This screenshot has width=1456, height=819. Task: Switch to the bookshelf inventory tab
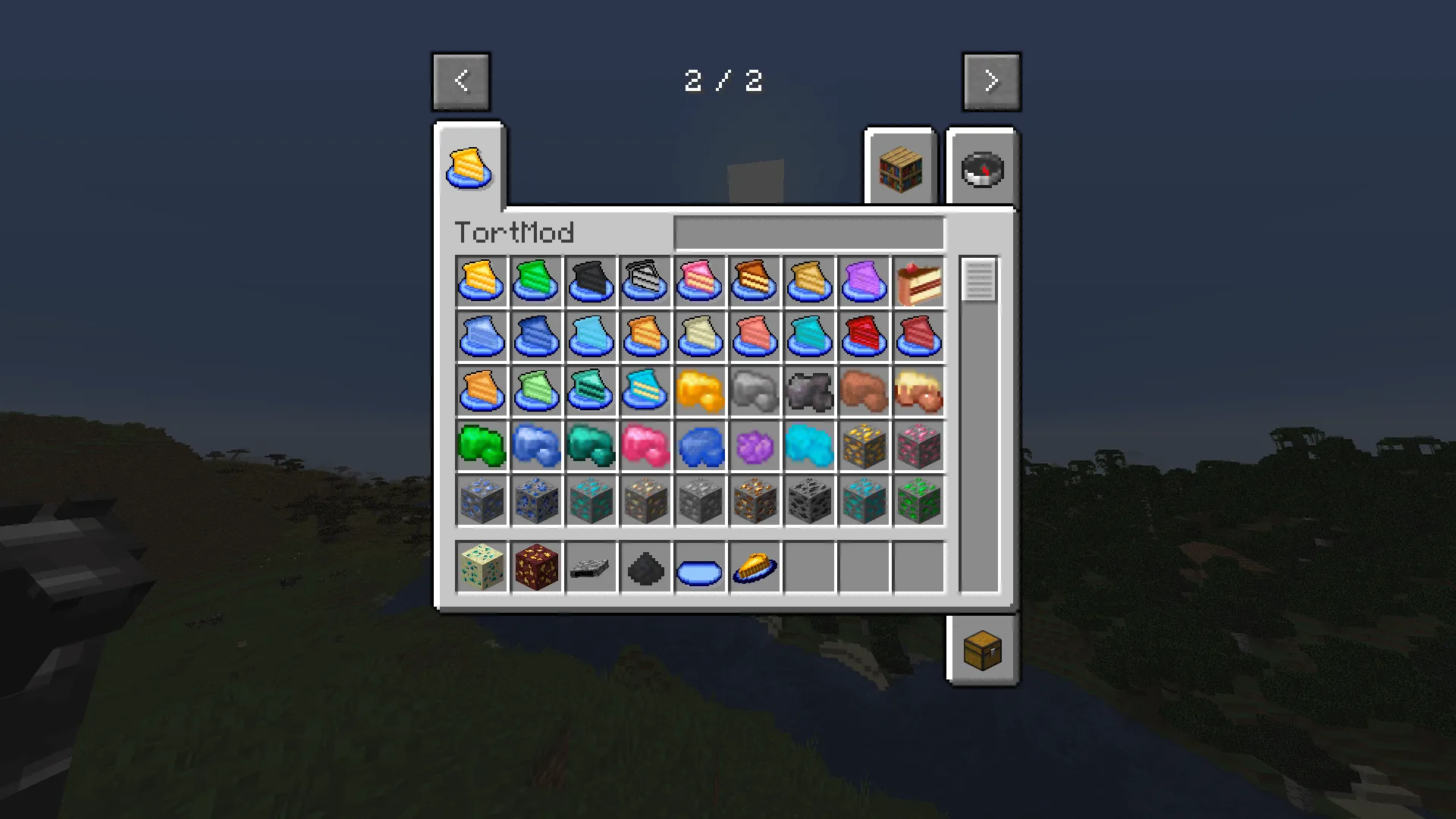click(900, 168)
